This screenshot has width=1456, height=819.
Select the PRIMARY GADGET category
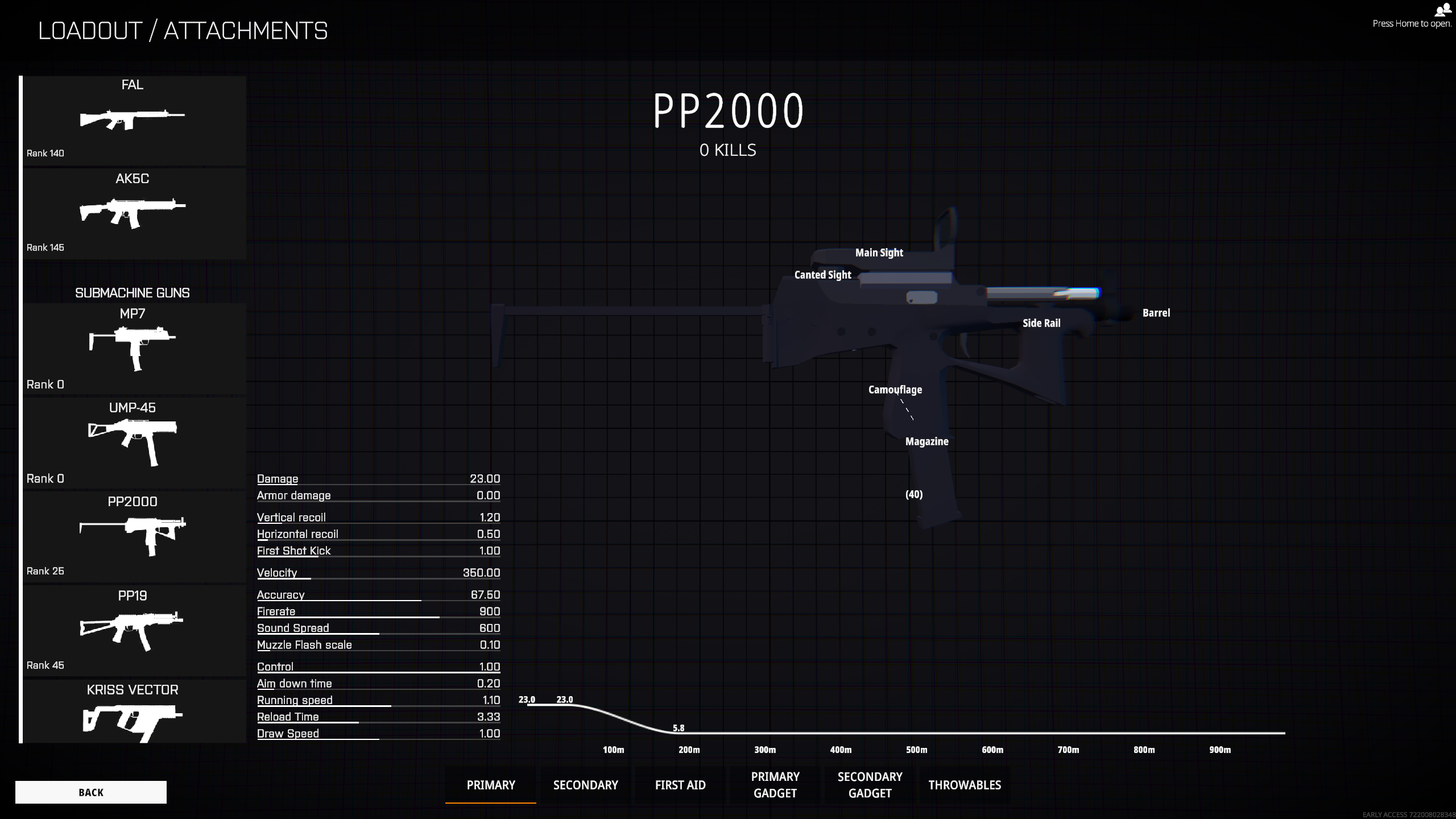(x=775, y=784)
